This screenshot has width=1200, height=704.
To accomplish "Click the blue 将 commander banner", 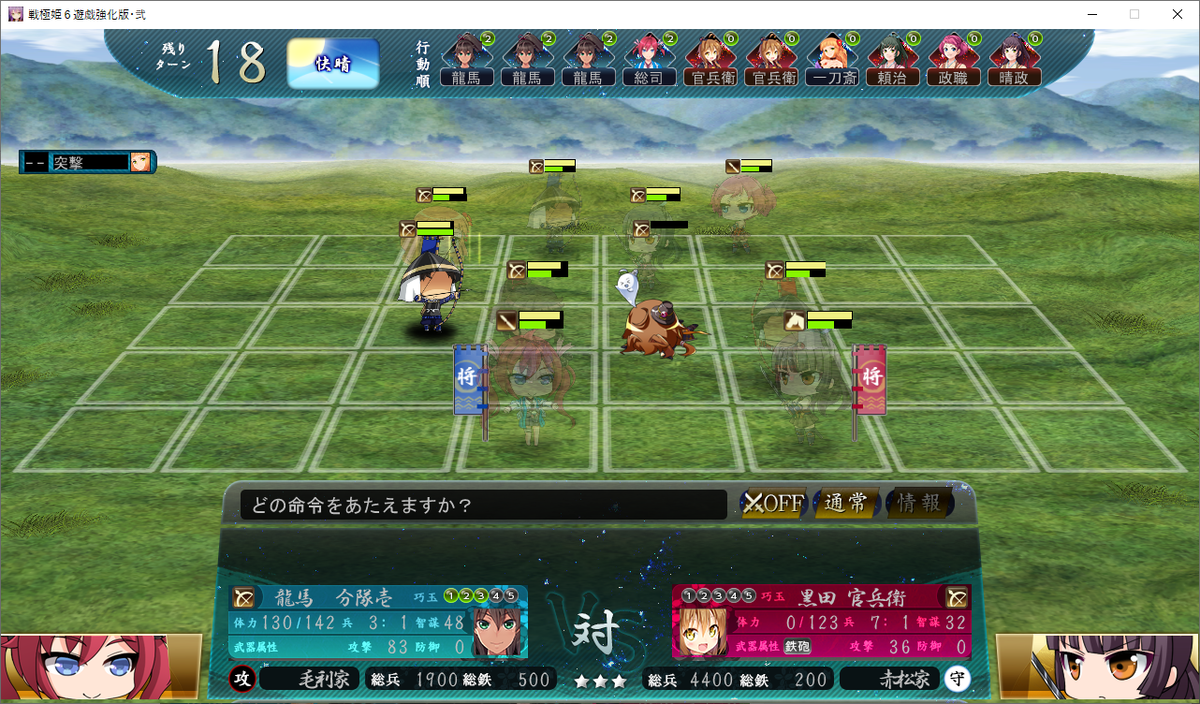I will pos(467,379).
